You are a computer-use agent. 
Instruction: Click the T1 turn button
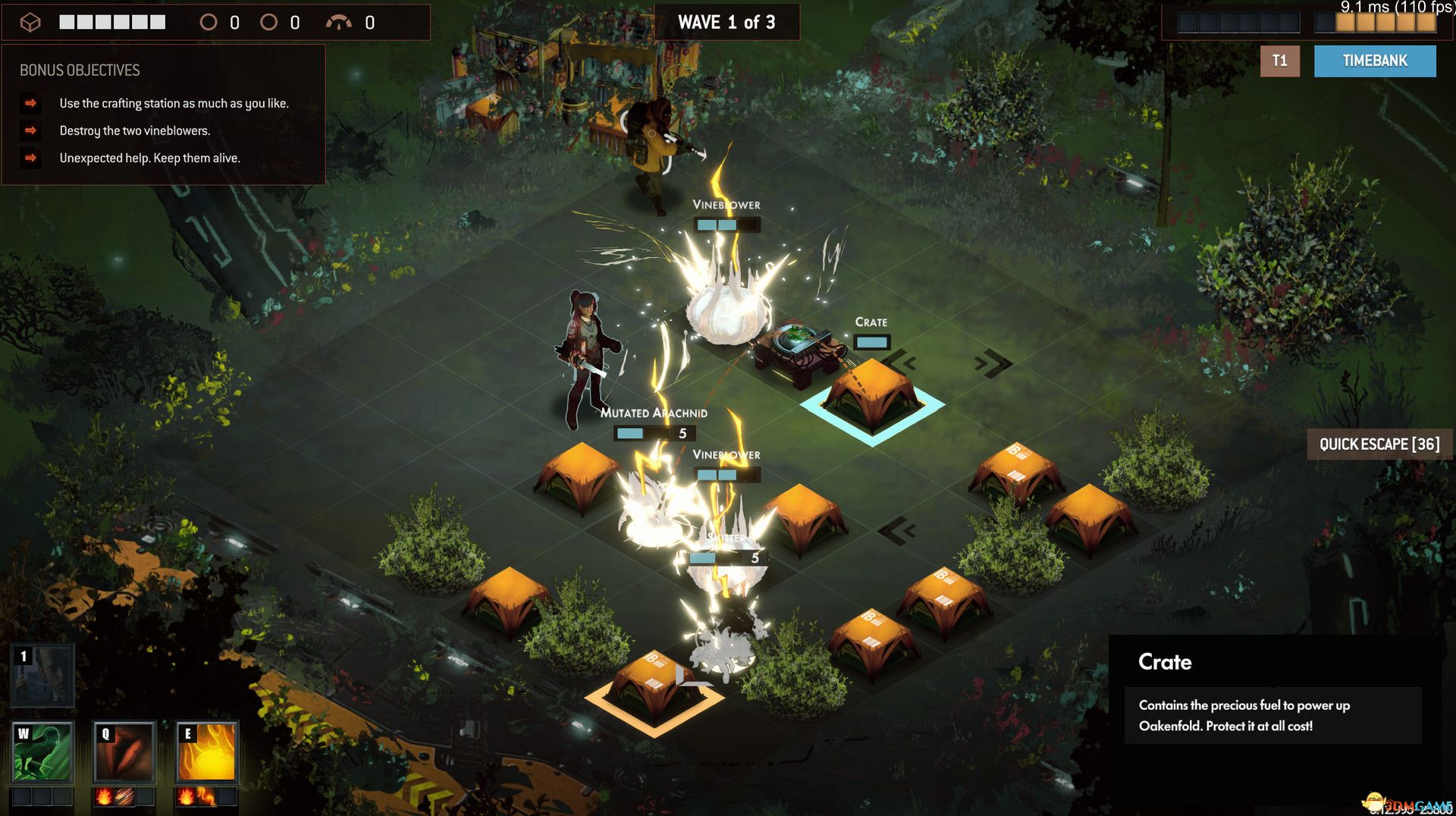coord(1279,61)
